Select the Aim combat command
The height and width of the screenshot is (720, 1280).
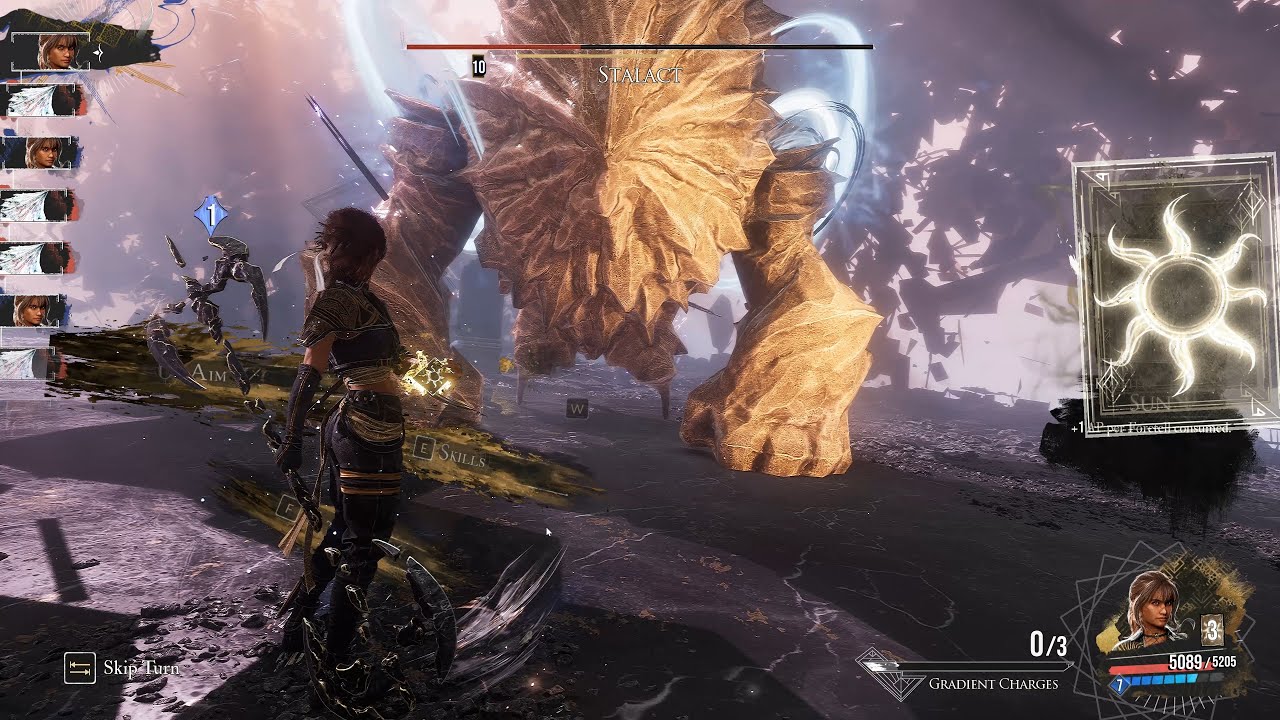click(x=211, y=373)
